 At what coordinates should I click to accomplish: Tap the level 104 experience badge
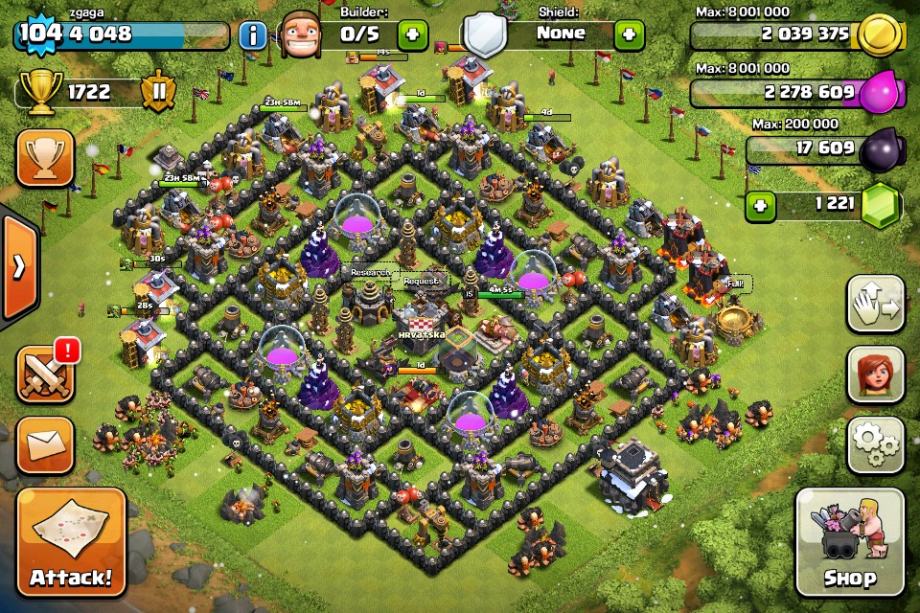[x=39, y=34]
